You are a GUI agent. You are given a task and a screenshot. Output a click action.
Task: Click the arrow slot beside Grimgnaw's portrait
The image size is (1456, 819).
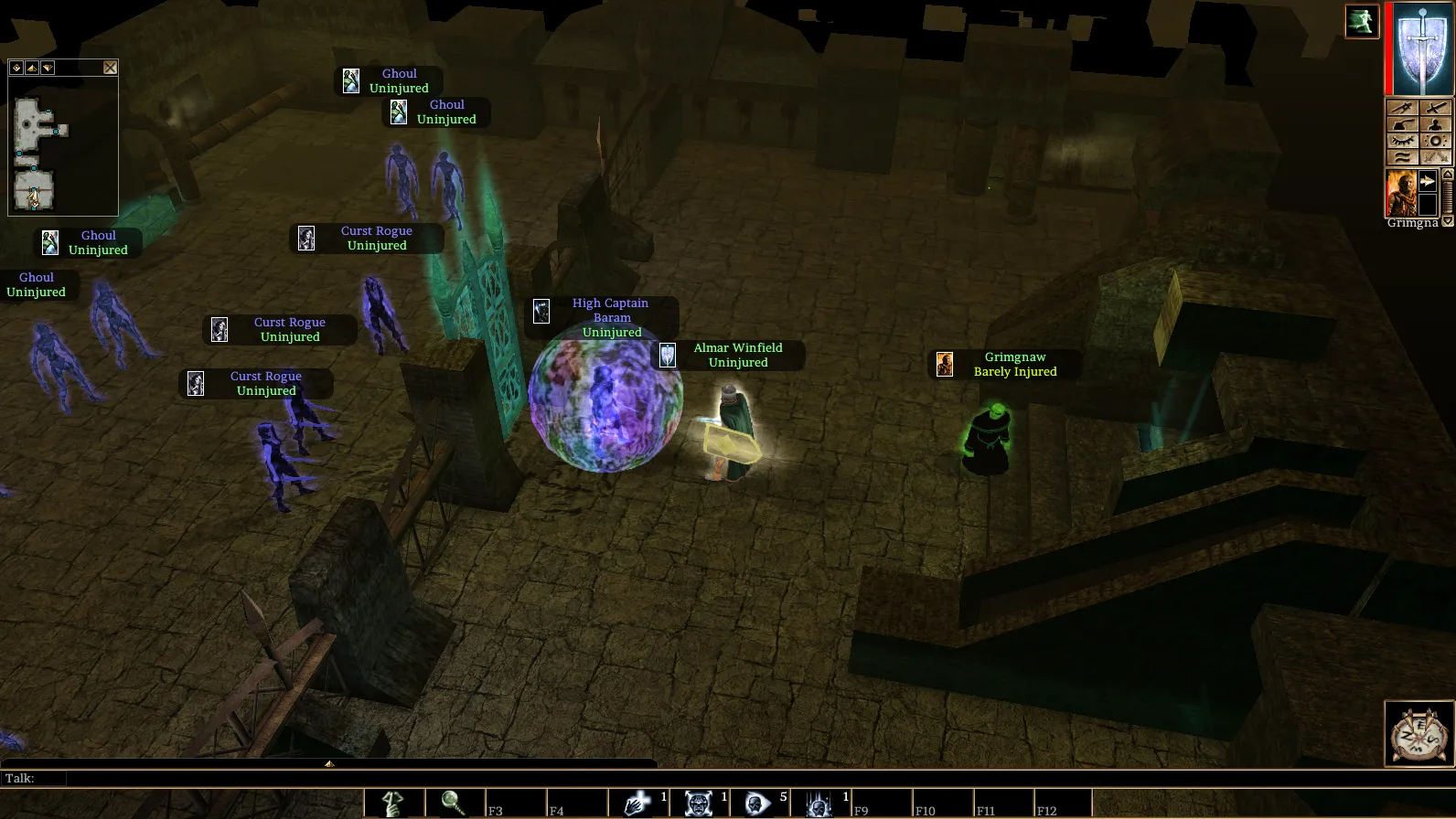[x=1427, y=181]
